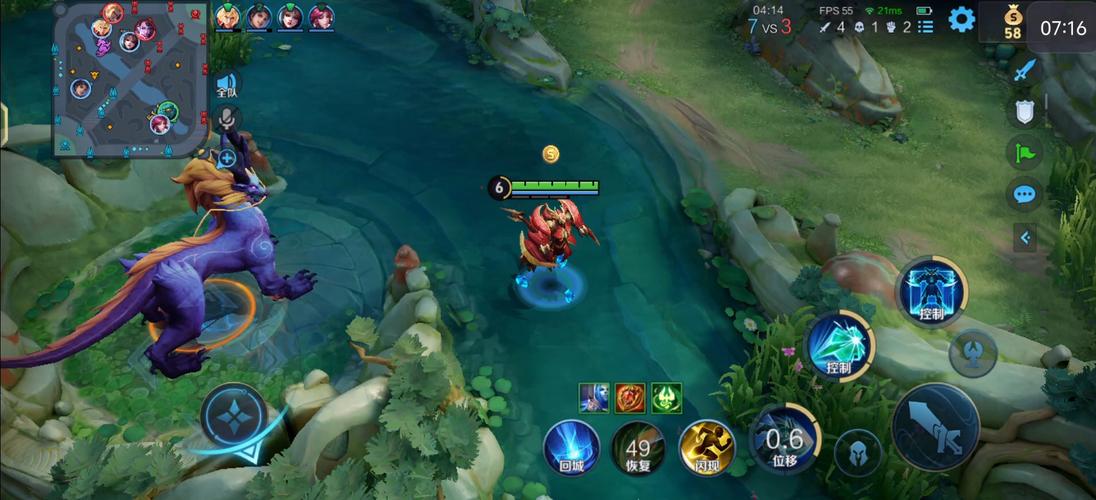Open the blue gear settings menu
1096x500 pixels.
point(962,19)
